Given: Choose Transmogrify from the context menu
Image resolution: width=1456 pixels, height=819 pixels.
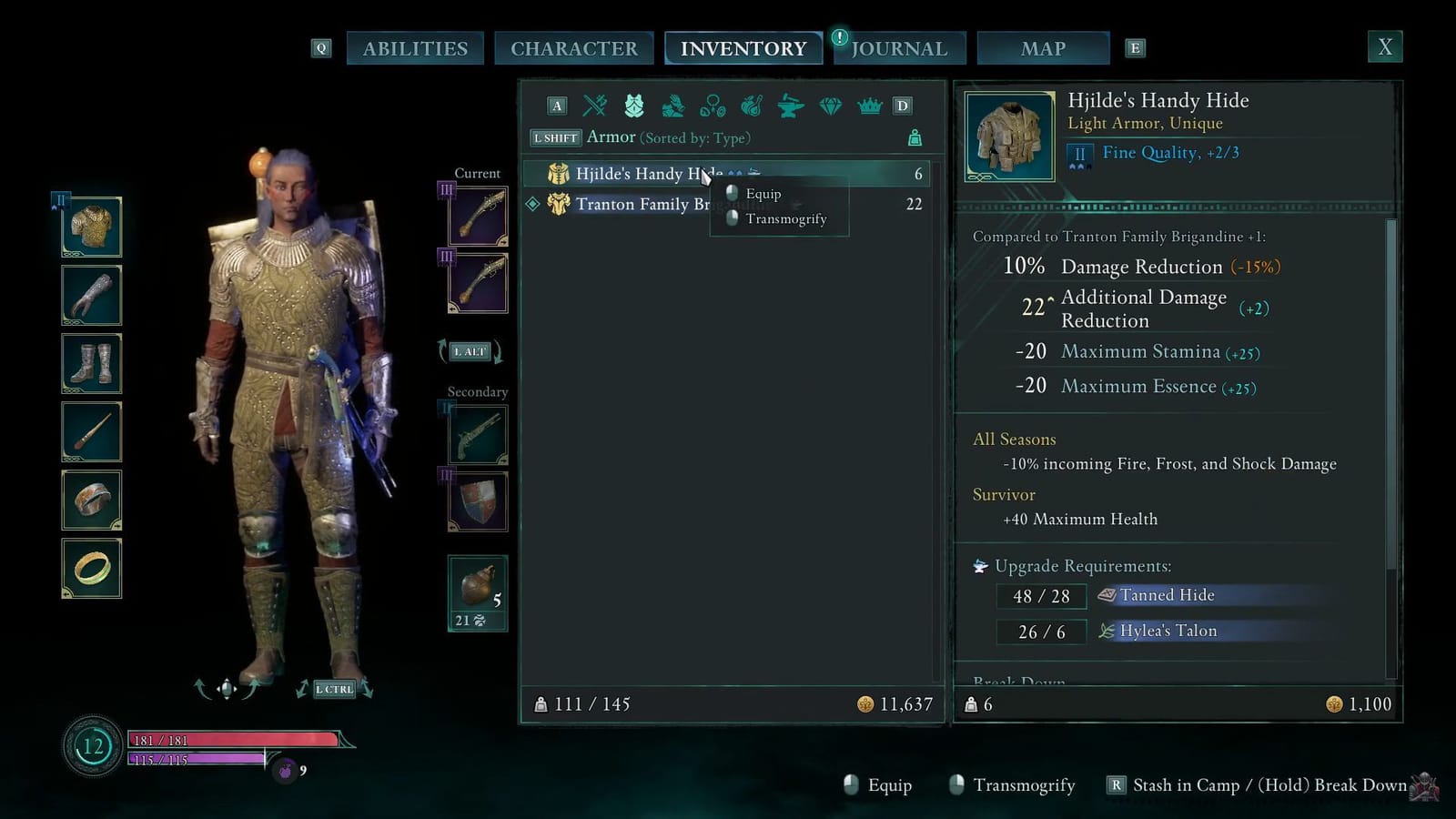Looking at the screenshot, I should 784,218.
